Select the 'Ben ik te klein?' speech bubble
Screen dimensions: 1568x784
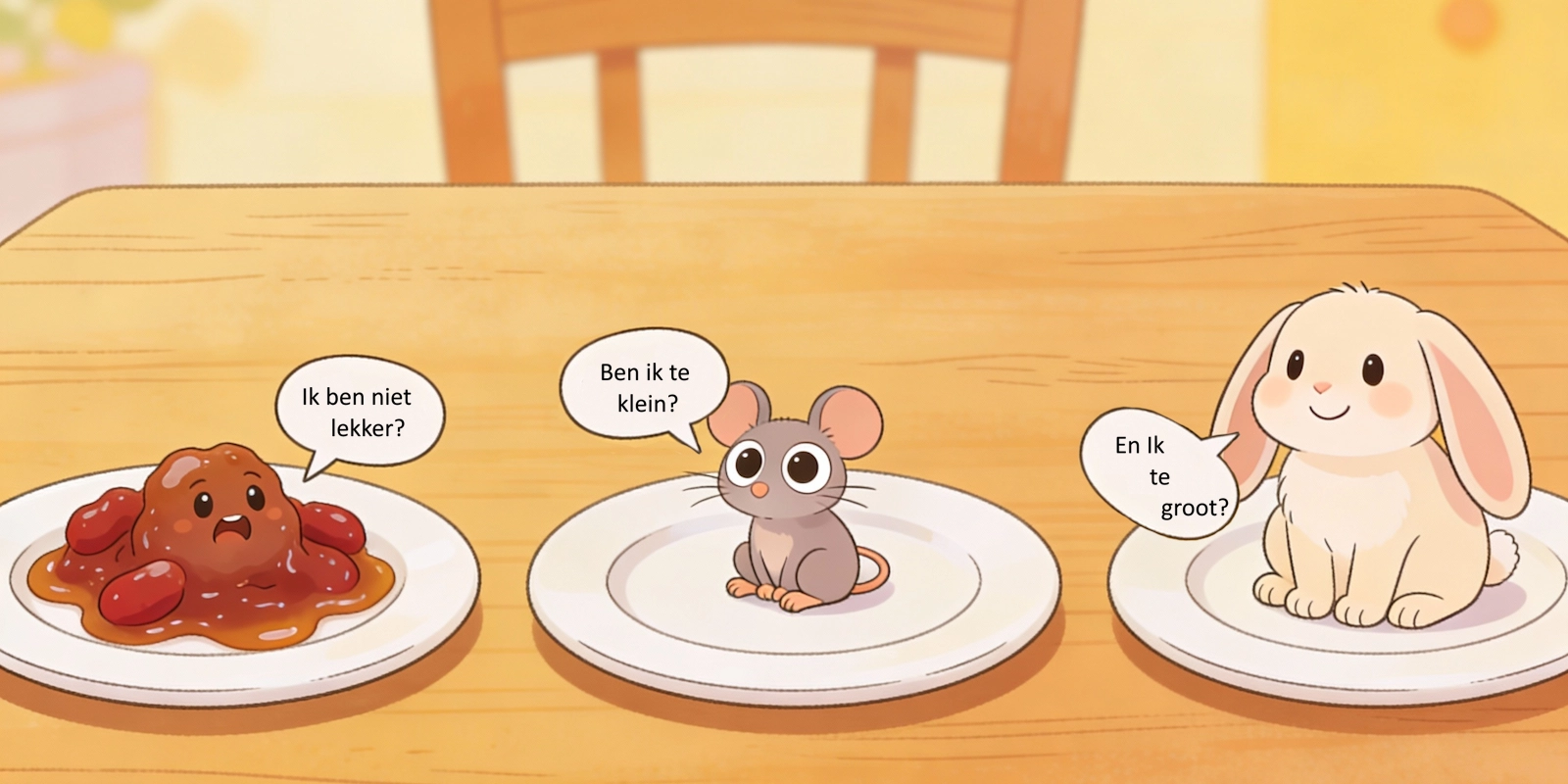point(645,387)
